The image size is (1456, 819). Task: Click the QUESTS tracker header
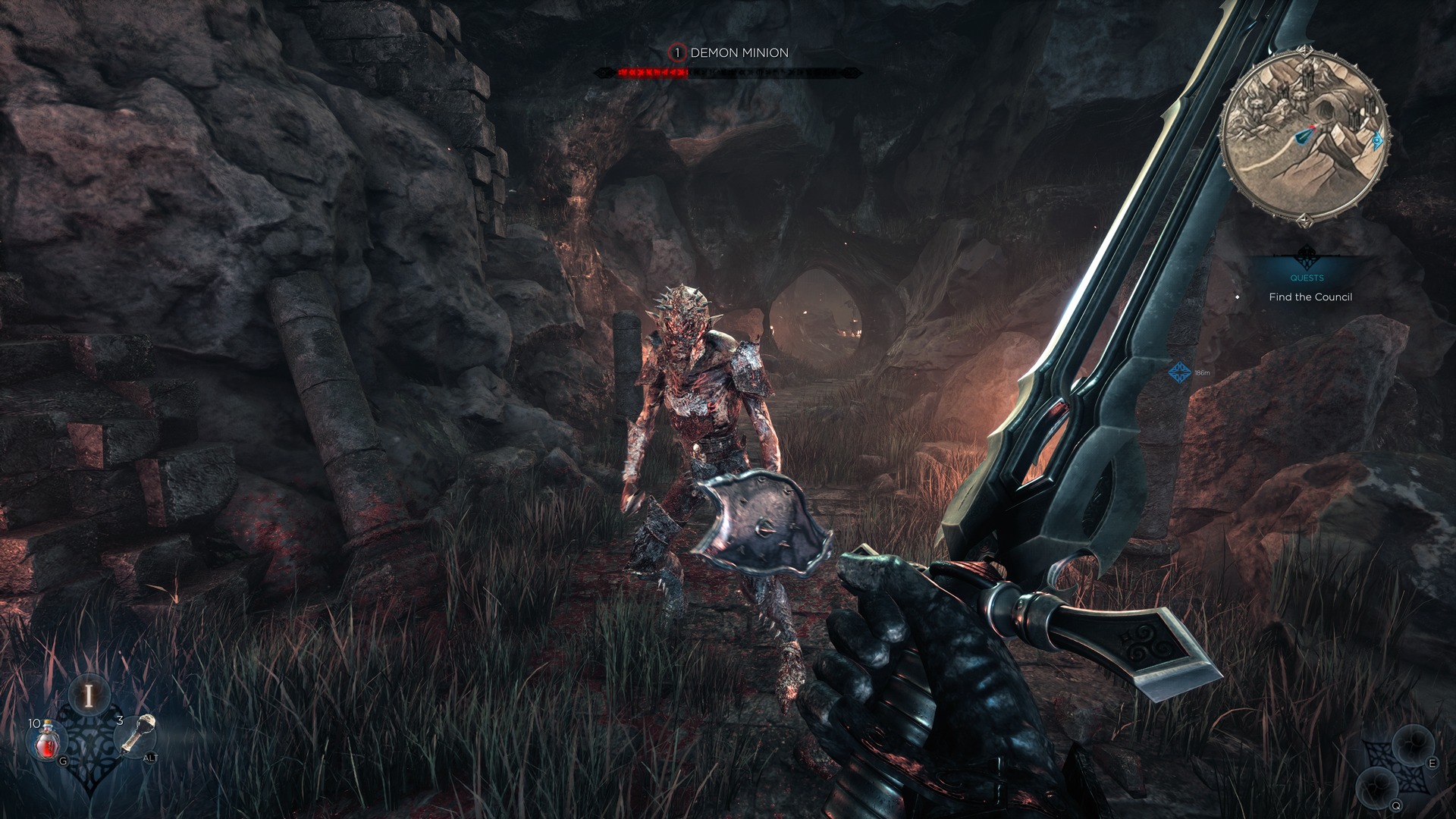pos(1307,278)
